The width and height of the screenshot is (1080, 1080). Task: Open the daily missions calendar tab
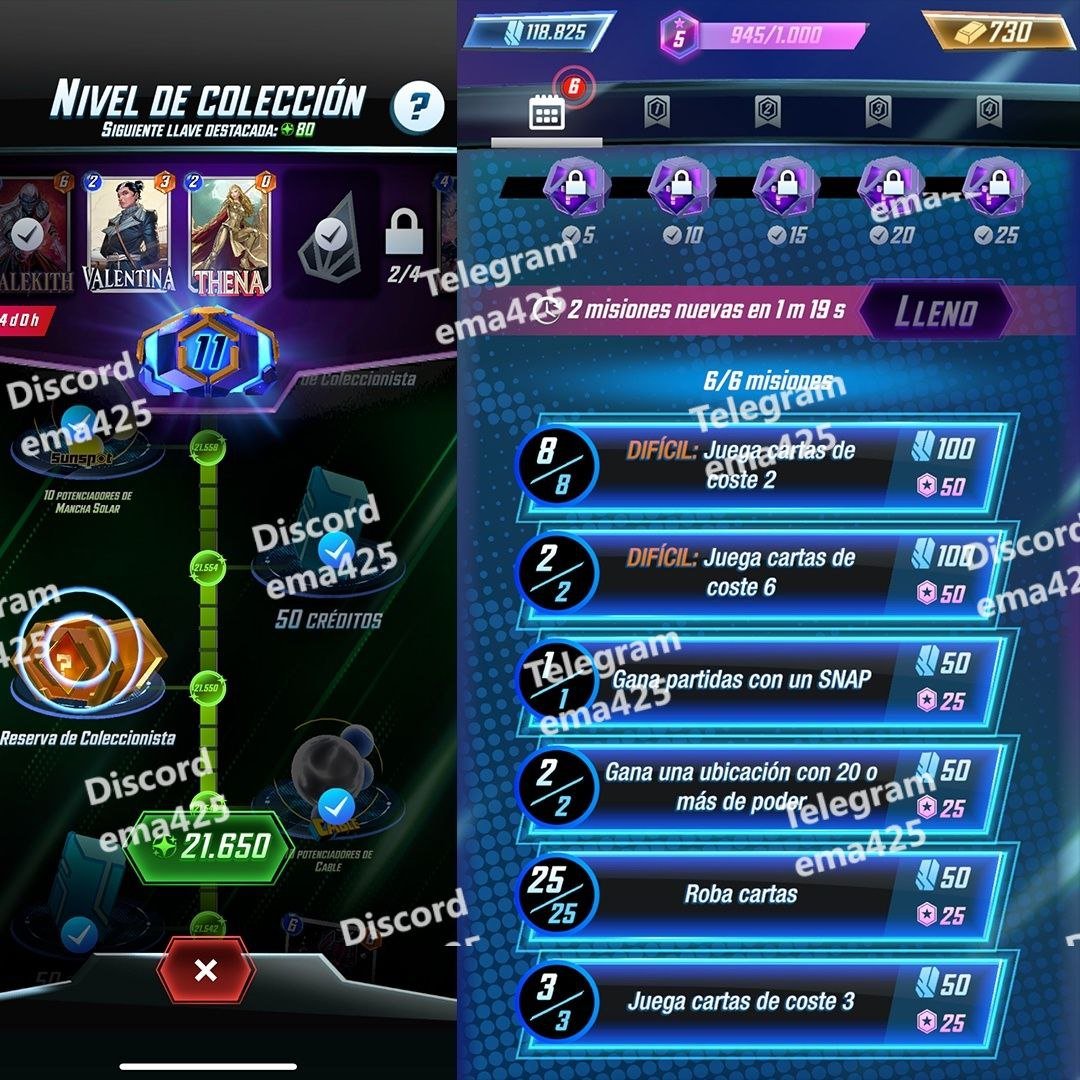(547, 113)
